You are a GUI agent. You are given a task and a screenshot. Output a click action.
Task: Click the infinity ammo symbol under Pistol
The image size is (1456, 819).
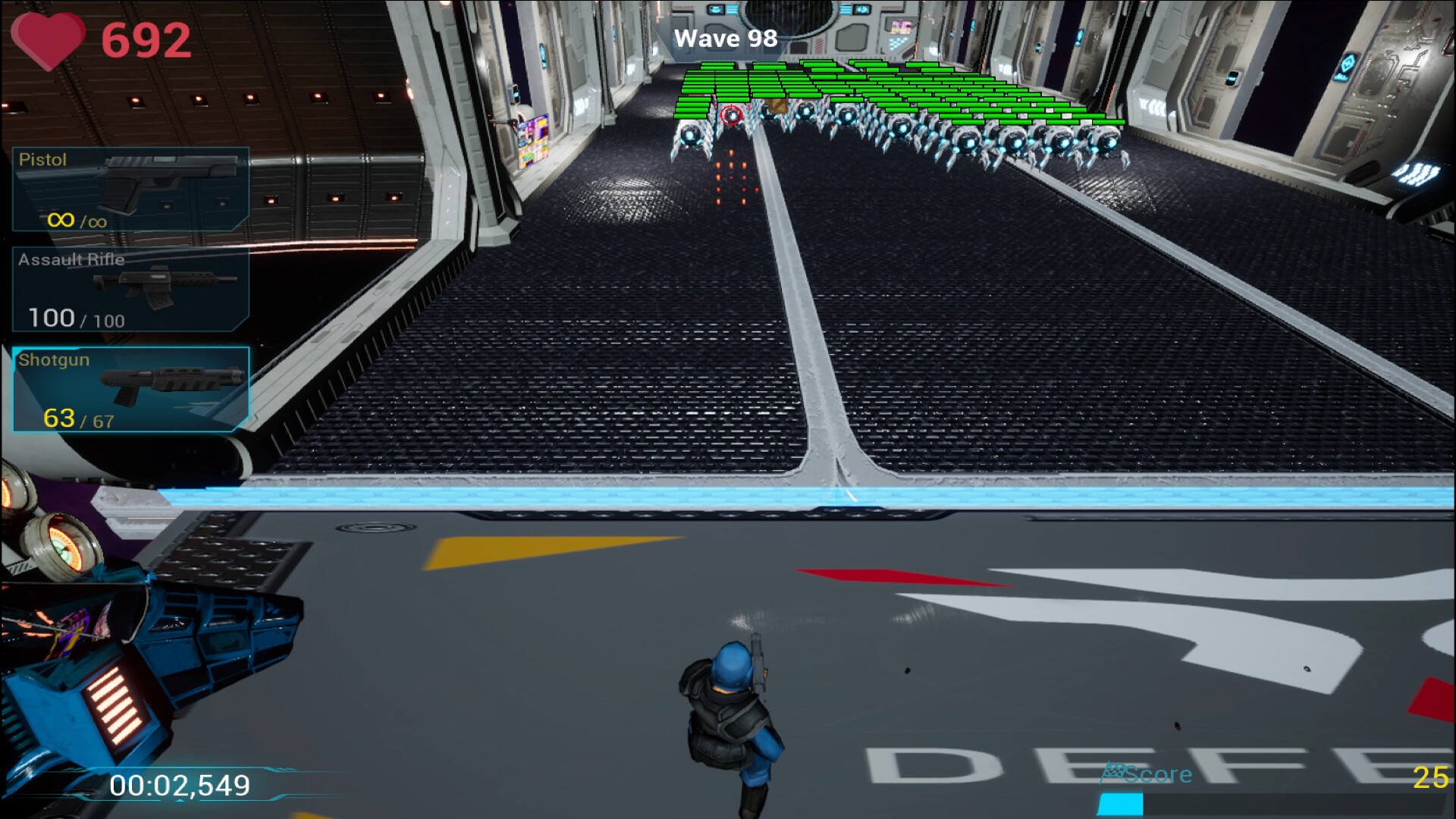click(x=62, y=220)
